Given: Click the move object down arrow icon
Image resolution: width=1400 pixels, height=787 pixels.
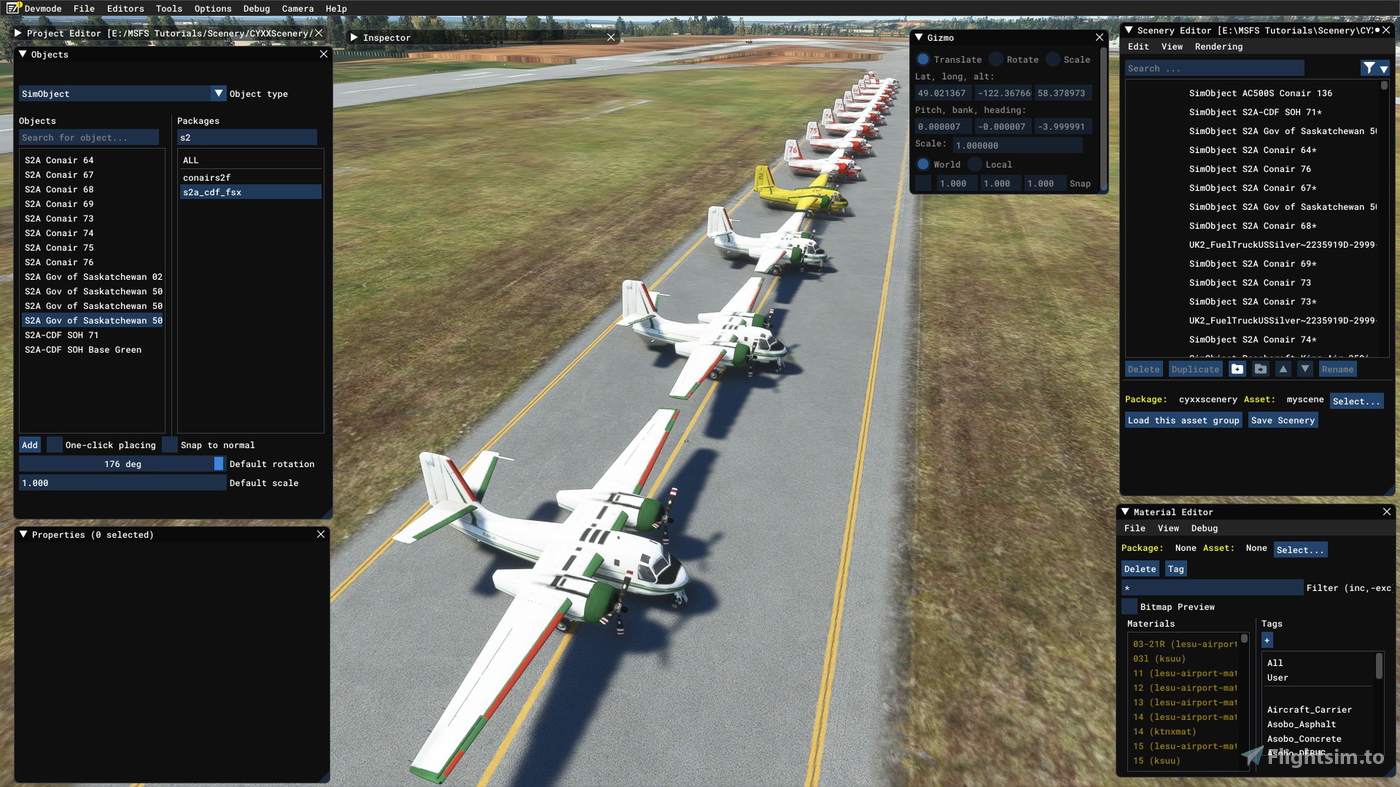Looking at the screenshot, I should [1306, 369].
